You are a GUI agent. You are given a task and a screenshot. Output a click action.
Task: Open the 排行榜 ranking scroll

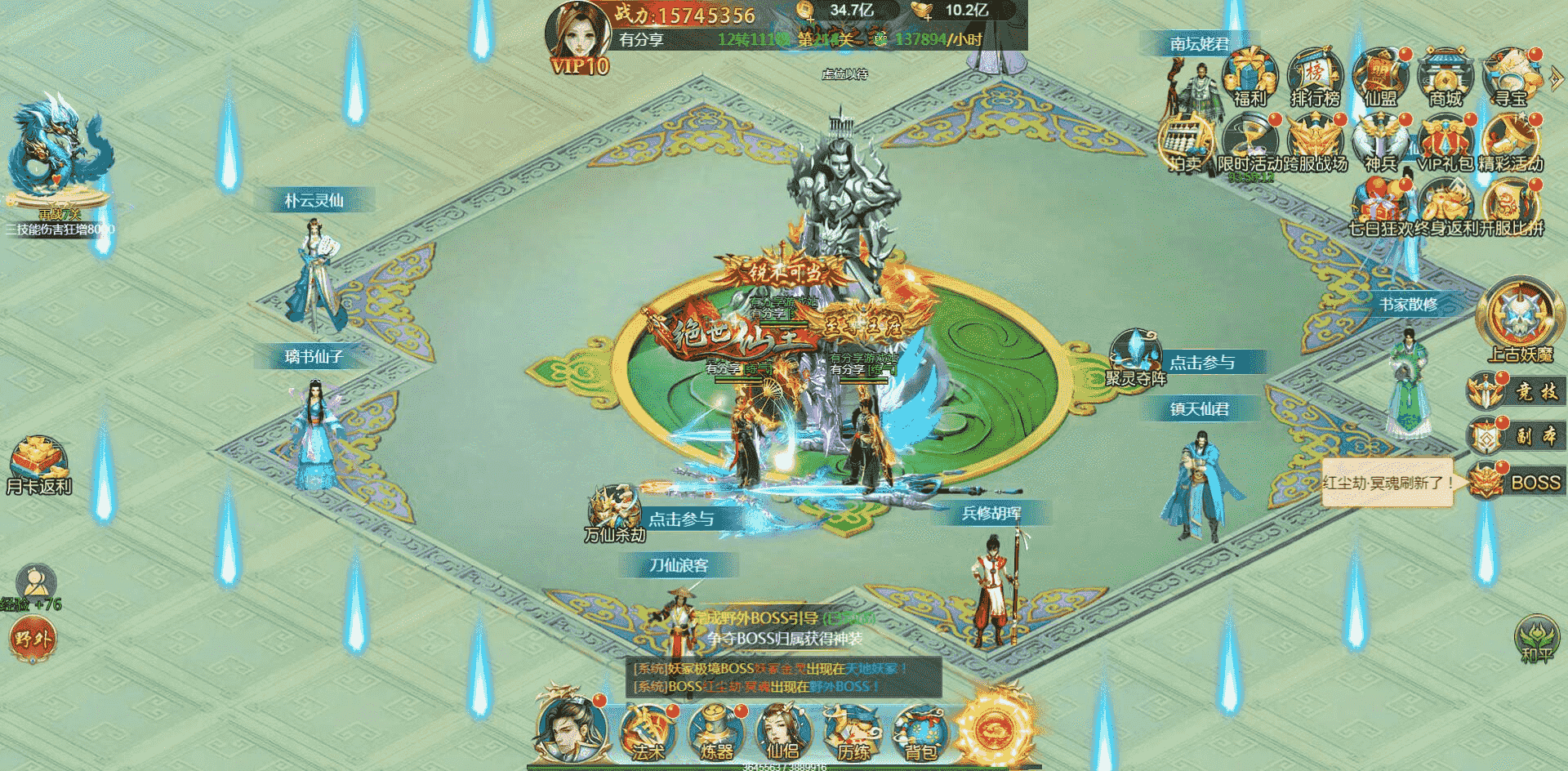point(1315,78)
